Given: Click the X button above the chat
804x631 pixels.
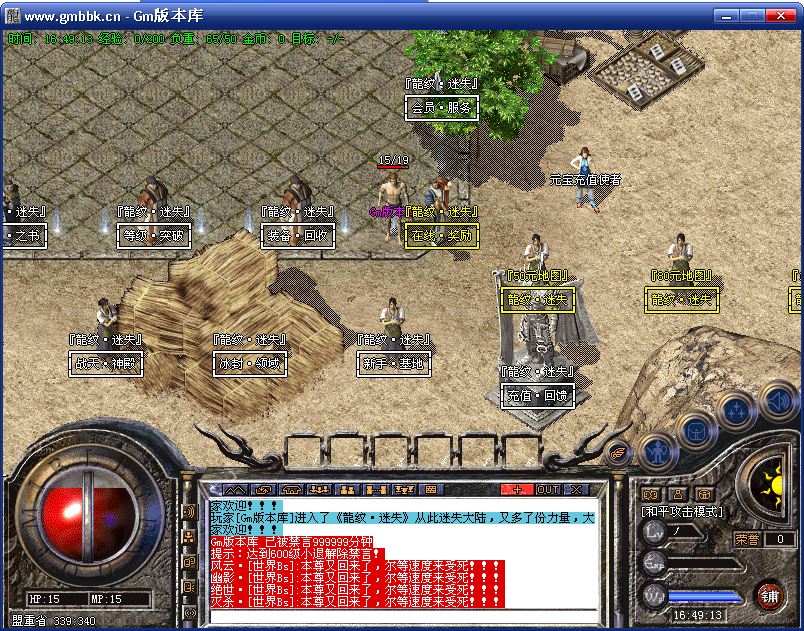Looking at the screenshot, I should pos(576,489).
